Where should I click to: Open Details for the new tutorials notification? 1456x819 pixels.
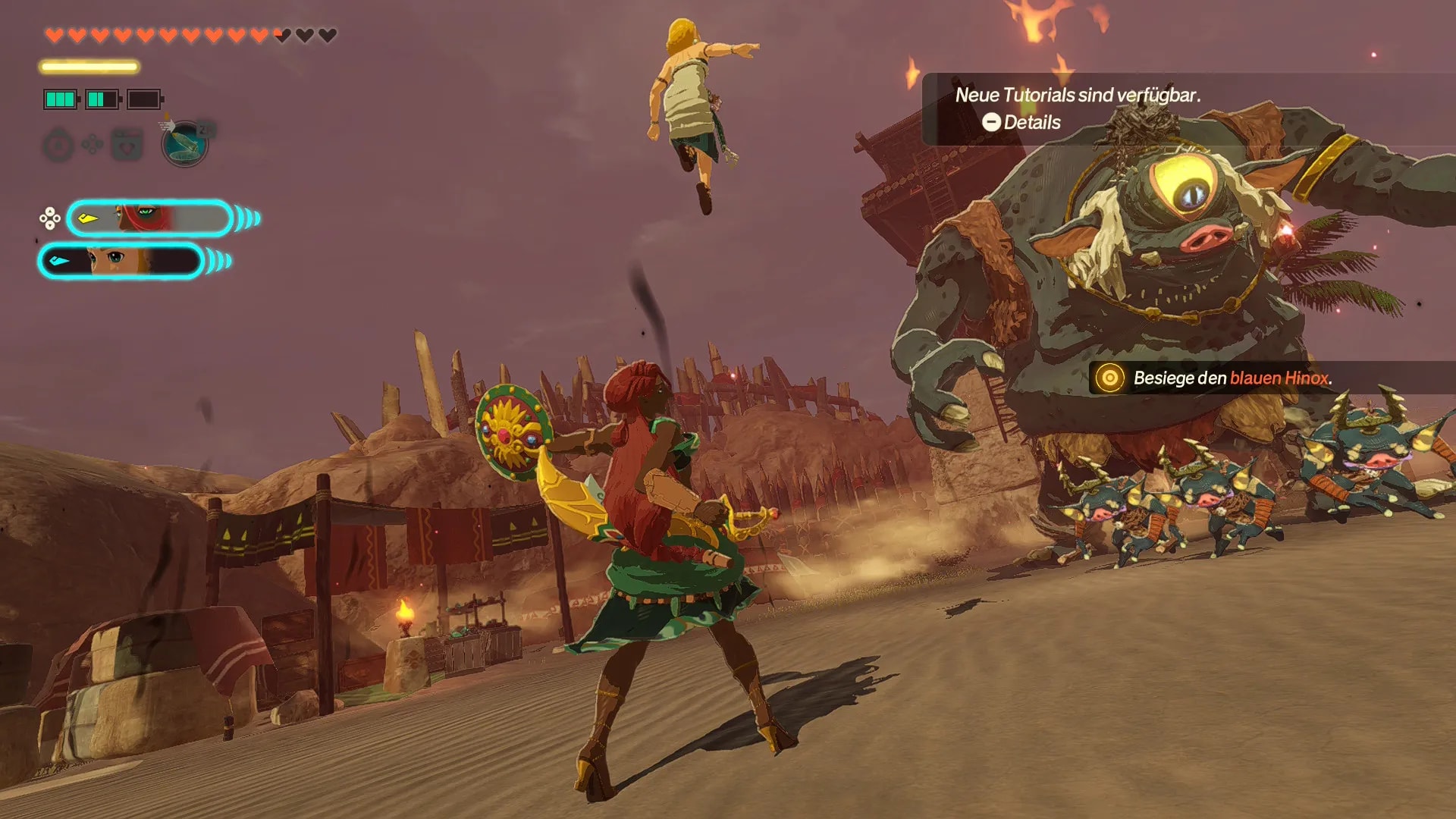pos(1021,122)
